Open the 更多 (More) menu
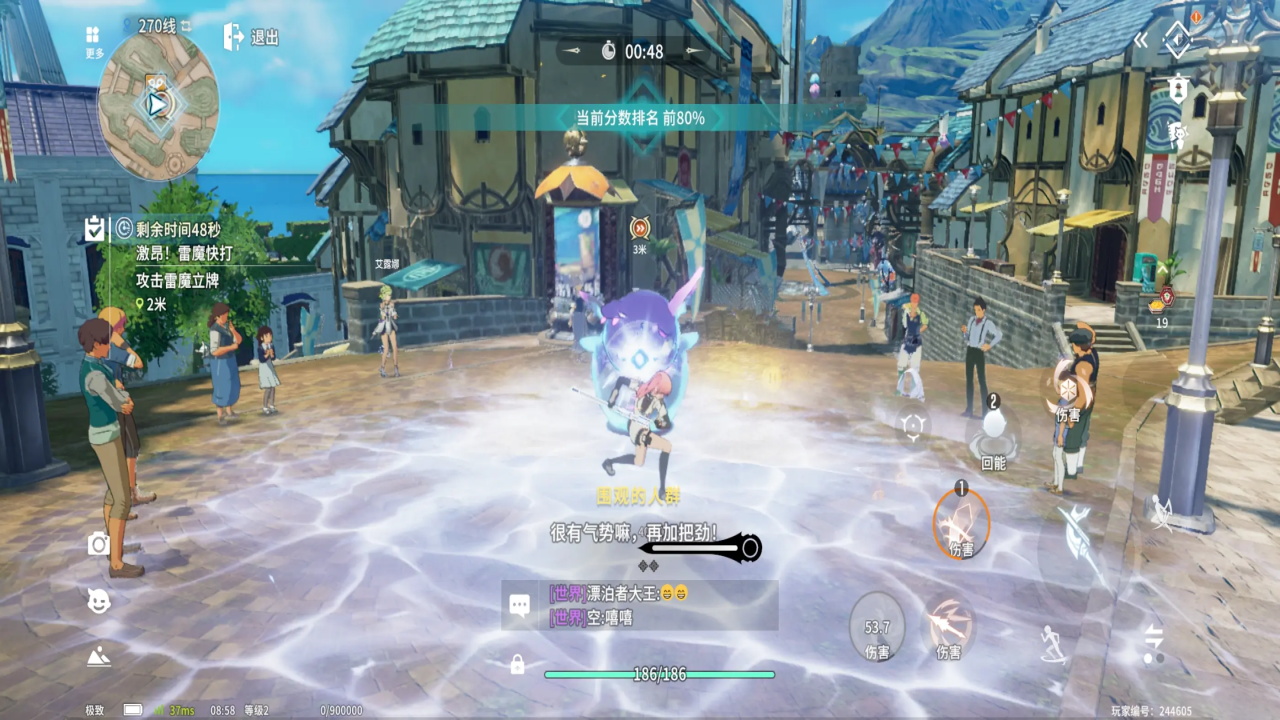The image size is (1280, 720). [x=95, y=39]
